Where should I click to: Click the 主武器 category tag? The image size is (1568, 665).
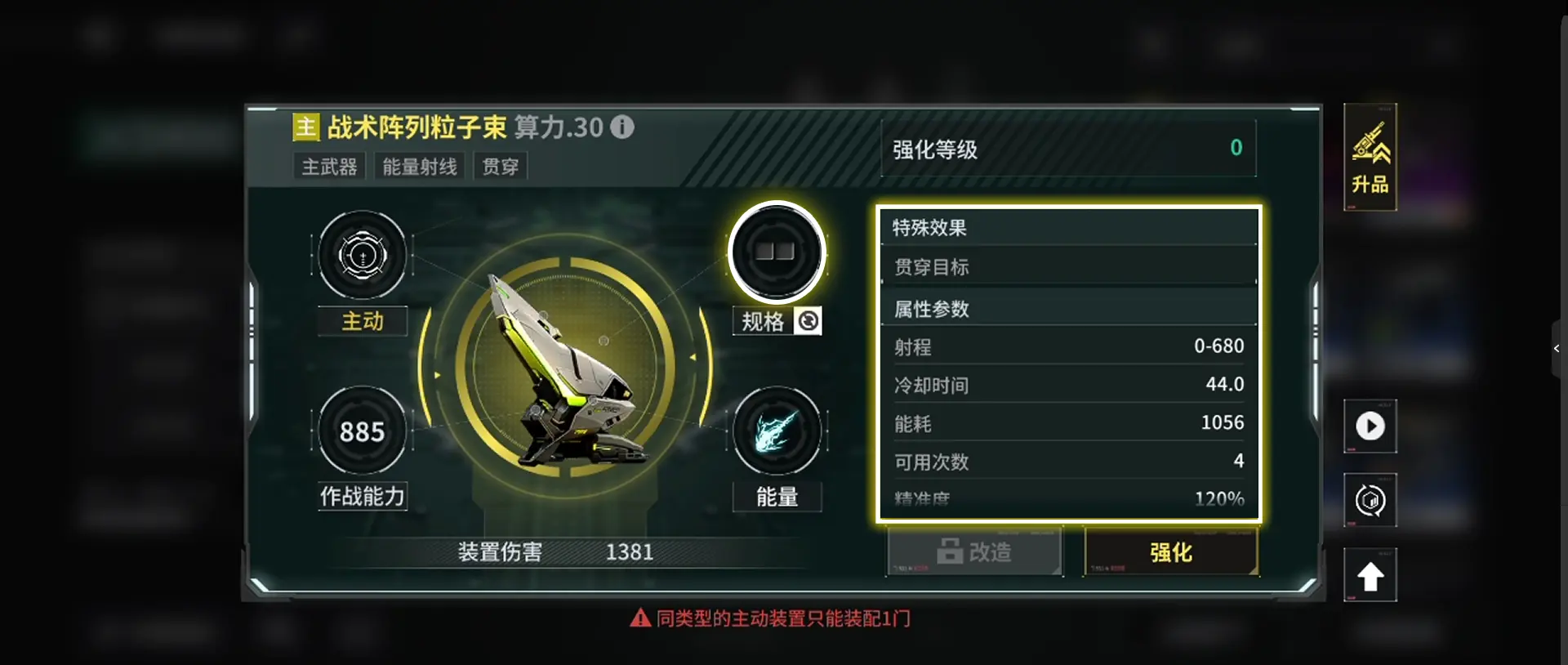328,166
